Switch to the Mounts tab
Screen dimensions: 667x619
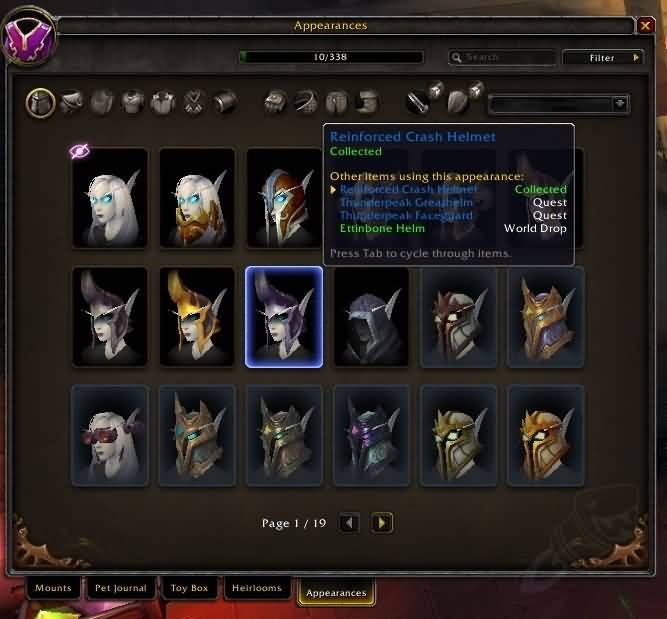53,588
